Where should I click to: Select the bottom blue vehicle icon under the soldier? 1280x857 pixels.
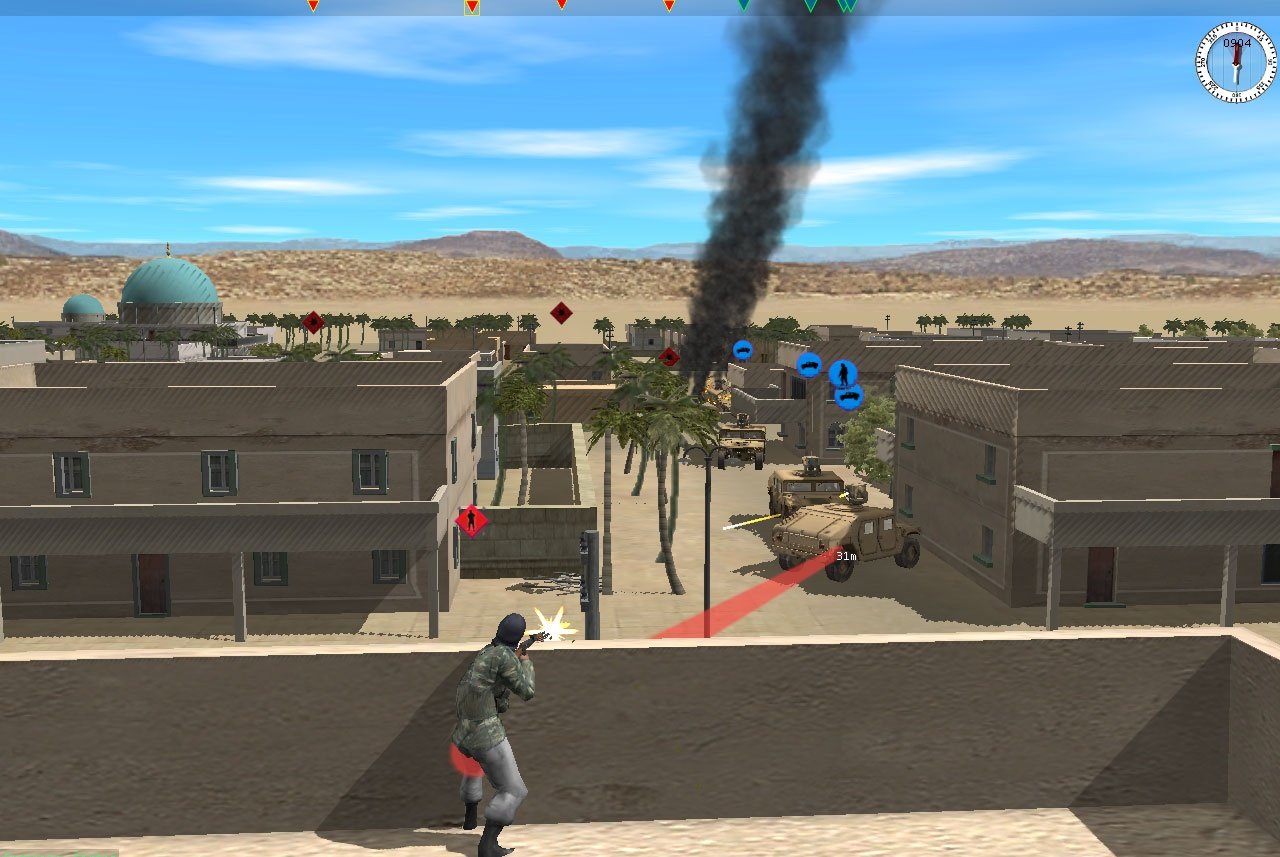pyautogui.click(x=850, y=396)
